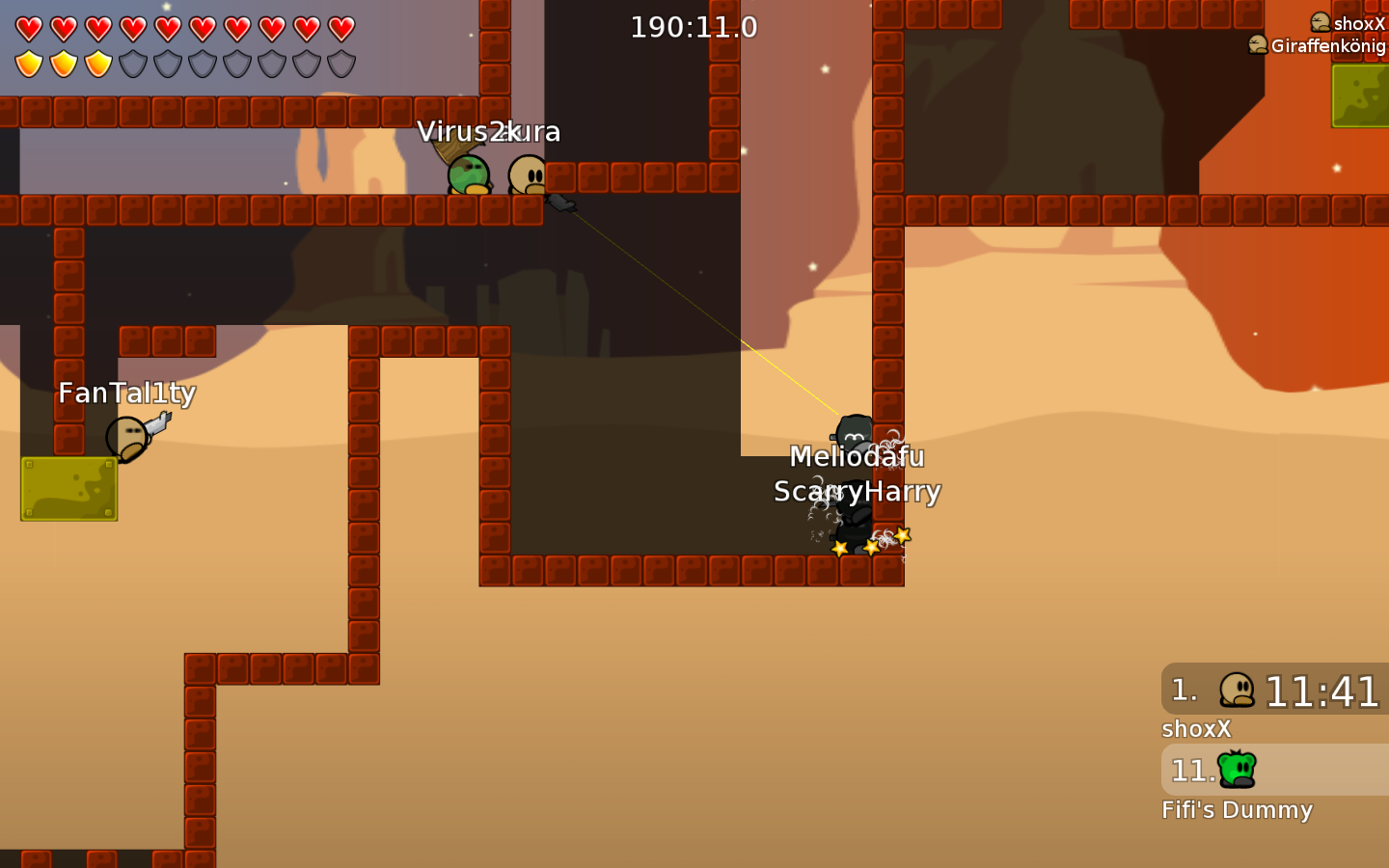Toggle the rank 11 leaderboard row
The height and width of the screenshot is (868, 1389).
[1273, 770]
